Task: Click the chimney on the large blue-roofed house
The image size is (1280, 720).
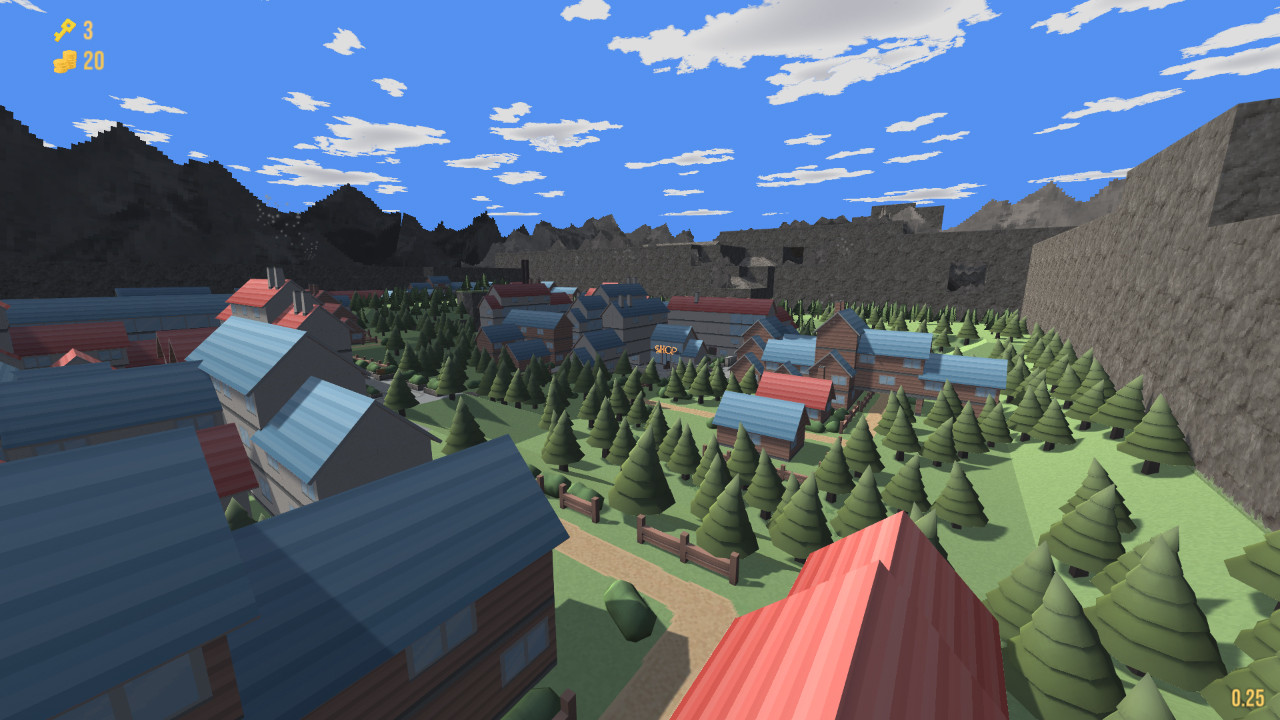Action: [x=268, y=277]
